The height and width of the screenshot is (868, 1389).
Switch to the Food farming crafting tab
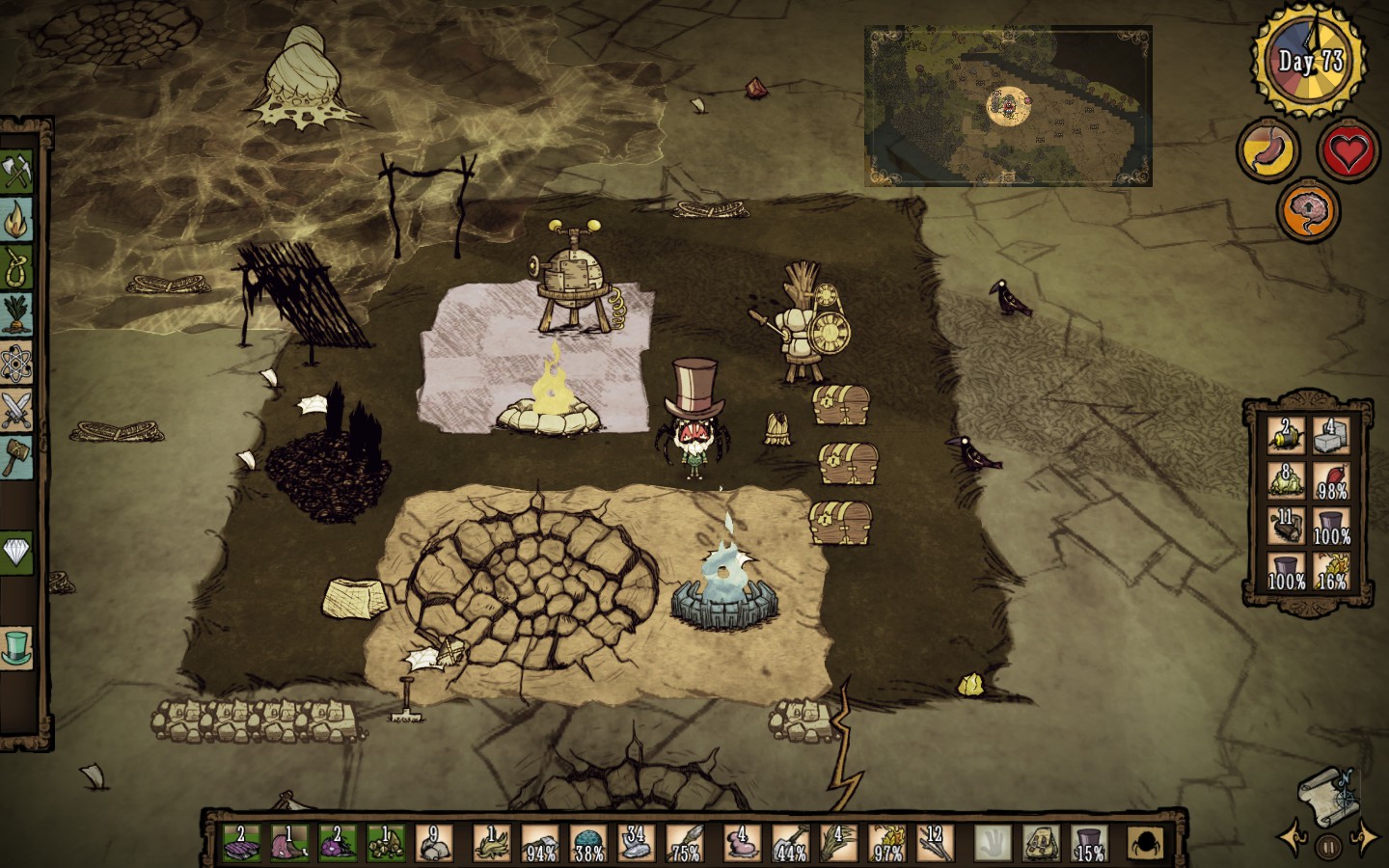coord(17,314)
